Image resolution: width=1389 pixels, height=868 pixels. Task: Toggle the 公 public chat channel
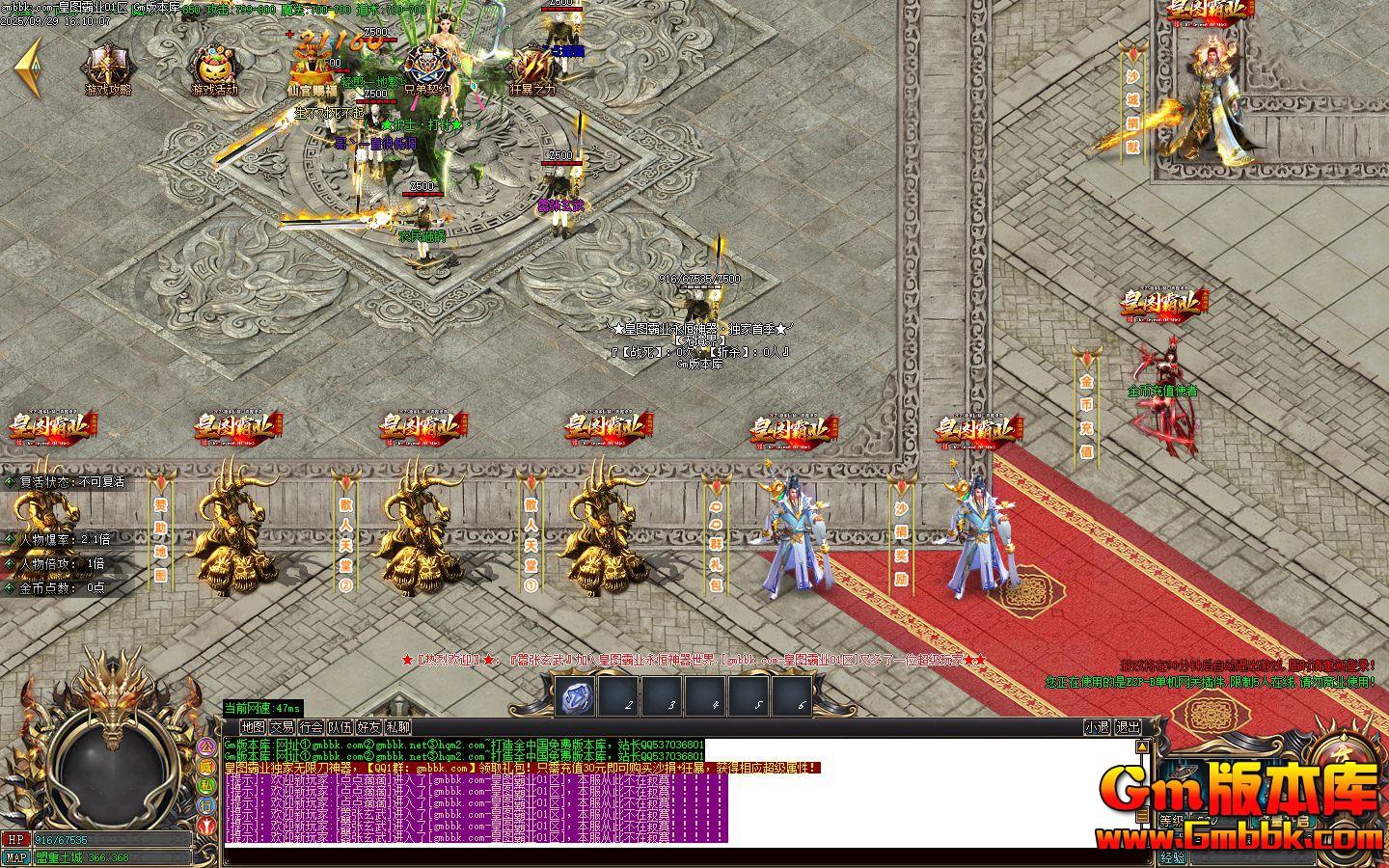(206, 746)
